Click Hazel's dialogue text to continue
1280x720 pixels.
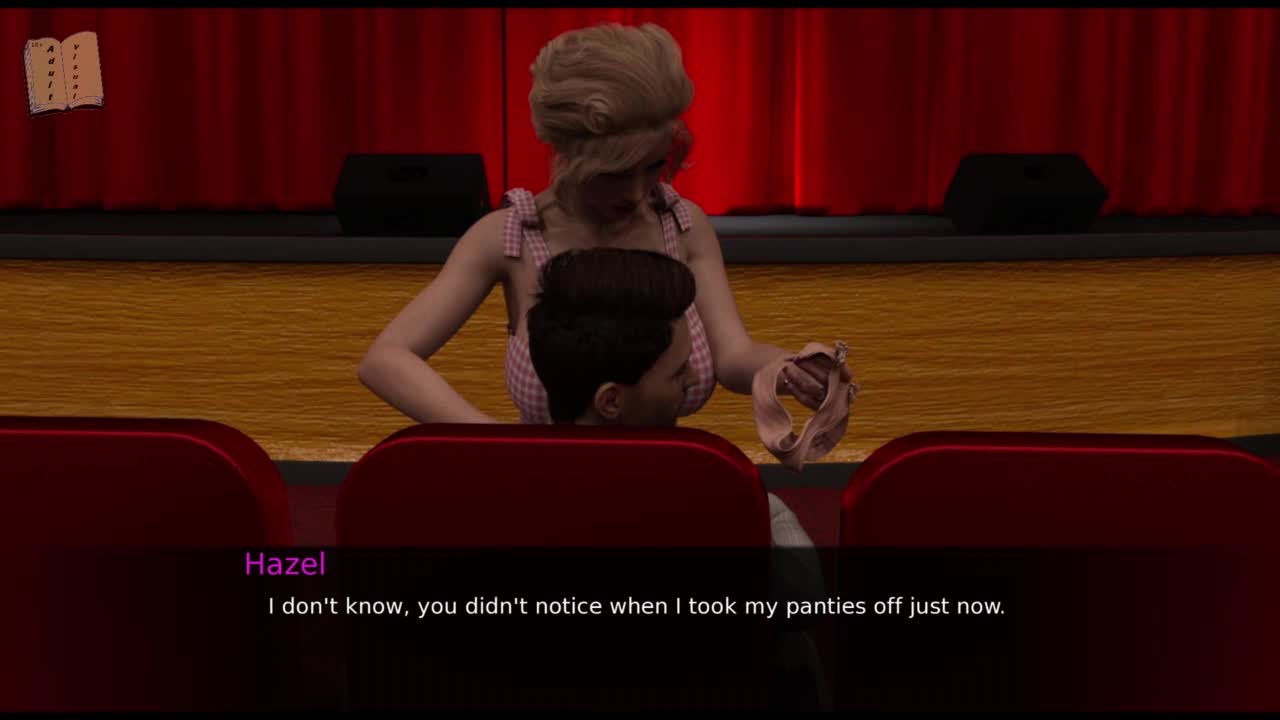(x=636, y=606)
